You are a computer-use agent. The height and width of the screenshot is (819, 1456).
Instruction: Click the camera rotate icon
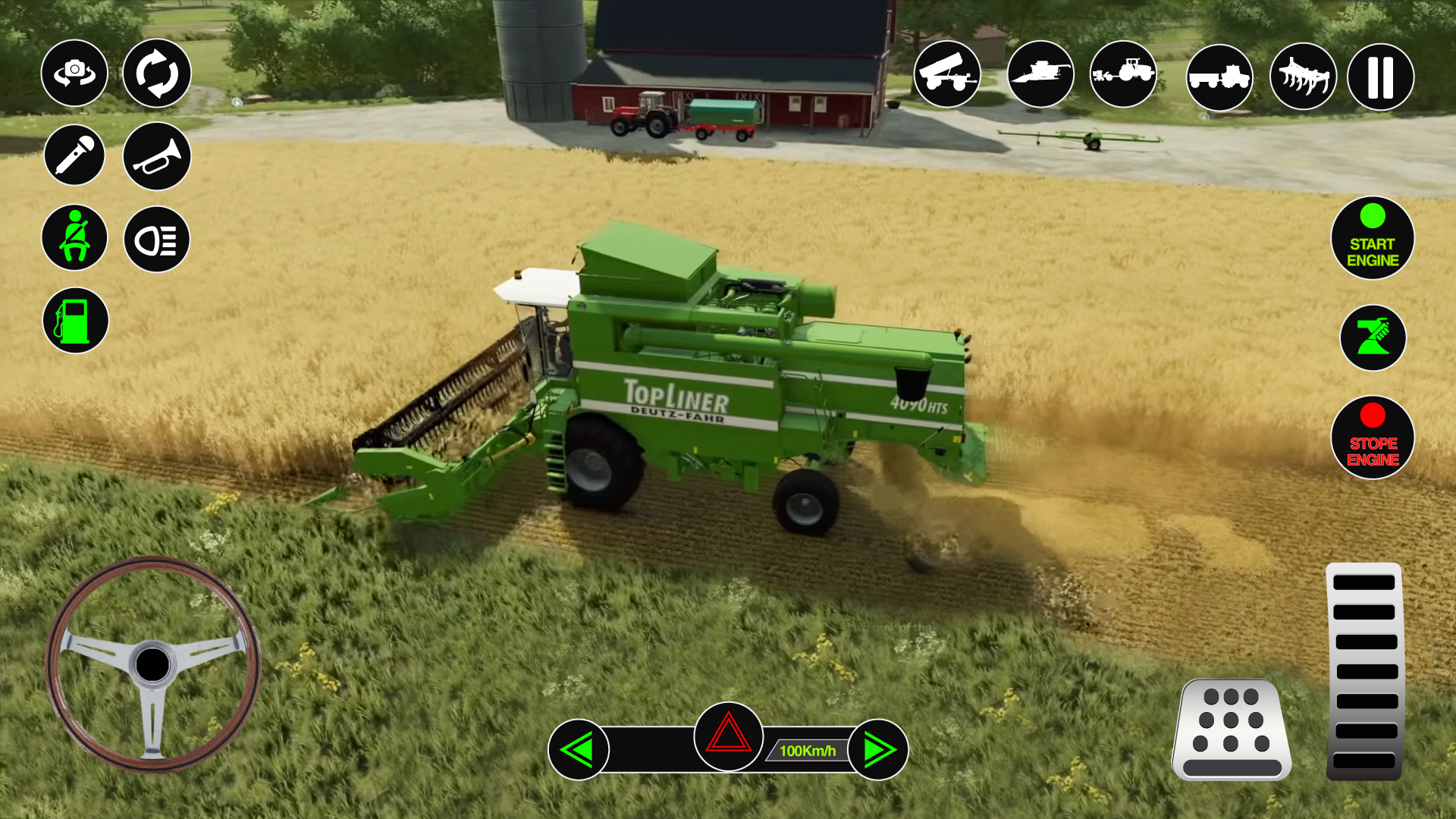coord(155,74)
